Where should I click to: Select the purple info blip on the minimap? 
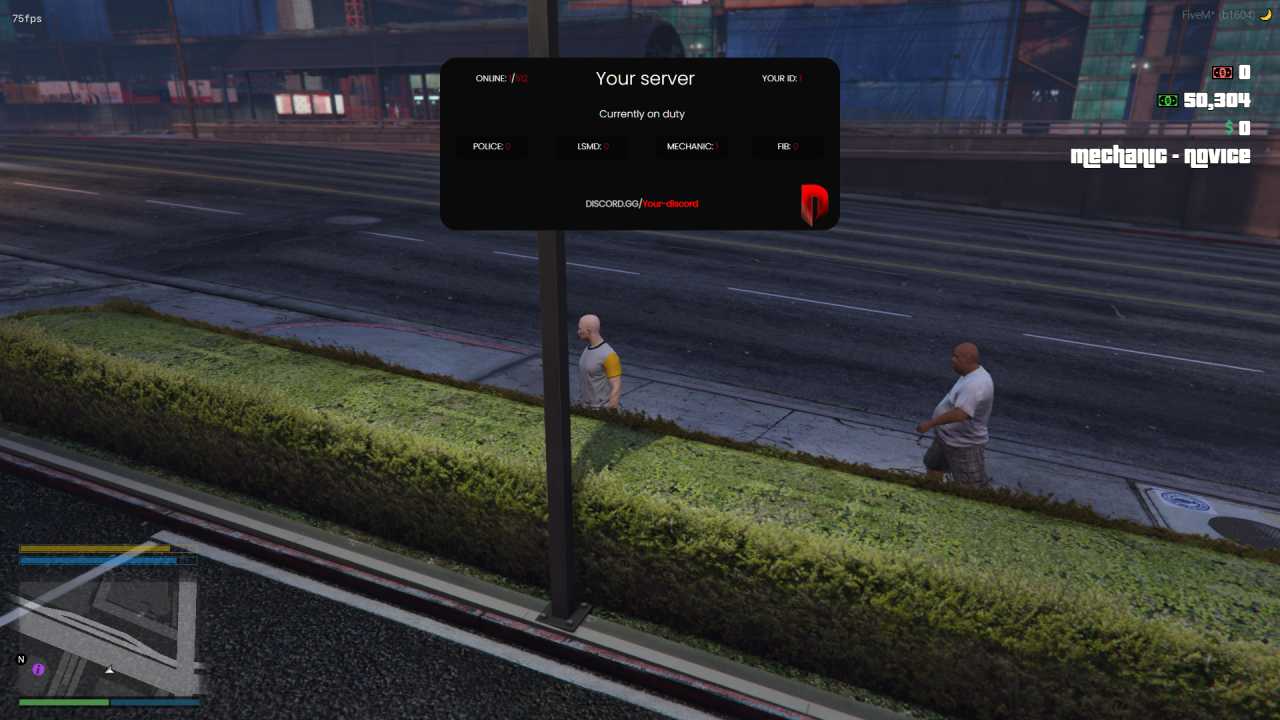(36, 669)
